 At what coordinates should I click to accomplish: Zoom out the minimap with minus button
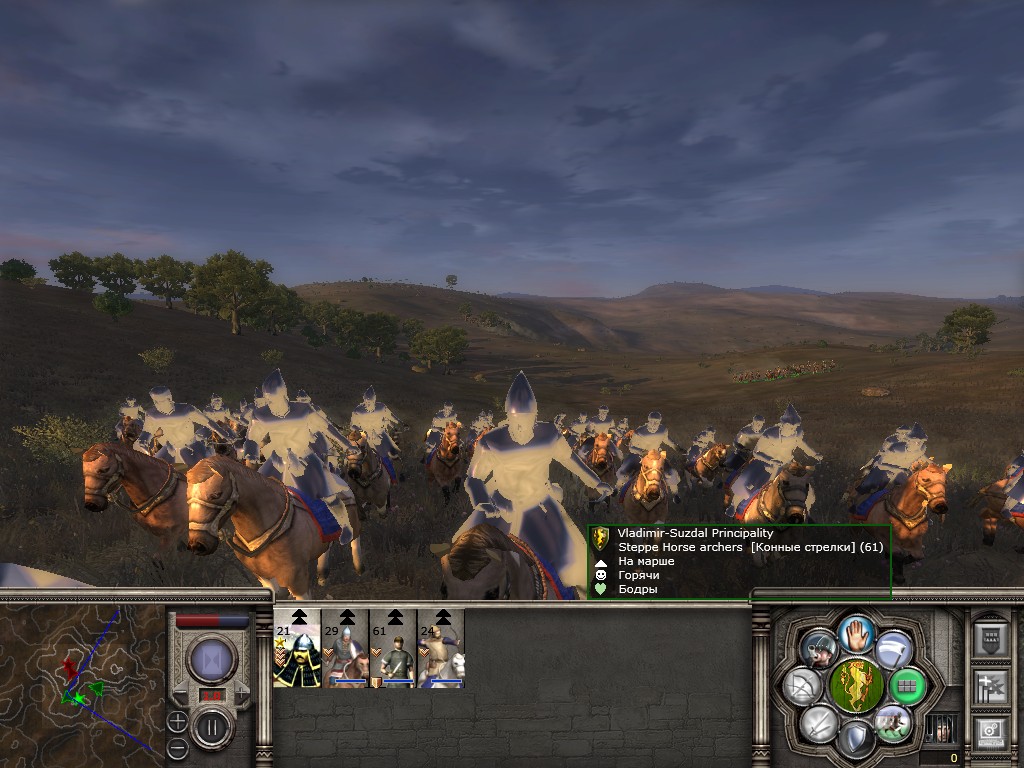tap(177, 746)
